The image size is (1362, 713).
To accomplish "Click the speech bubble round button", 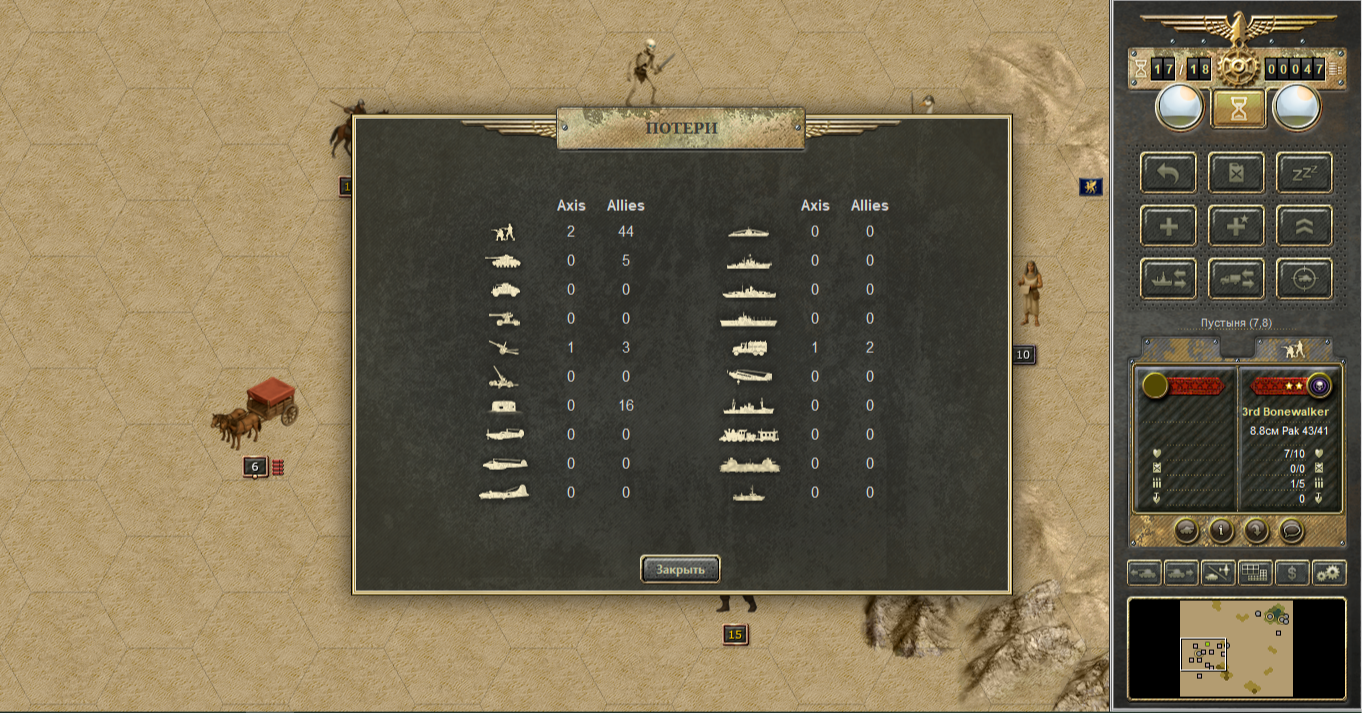I will pyautogui.click(x=1291, y=530).
